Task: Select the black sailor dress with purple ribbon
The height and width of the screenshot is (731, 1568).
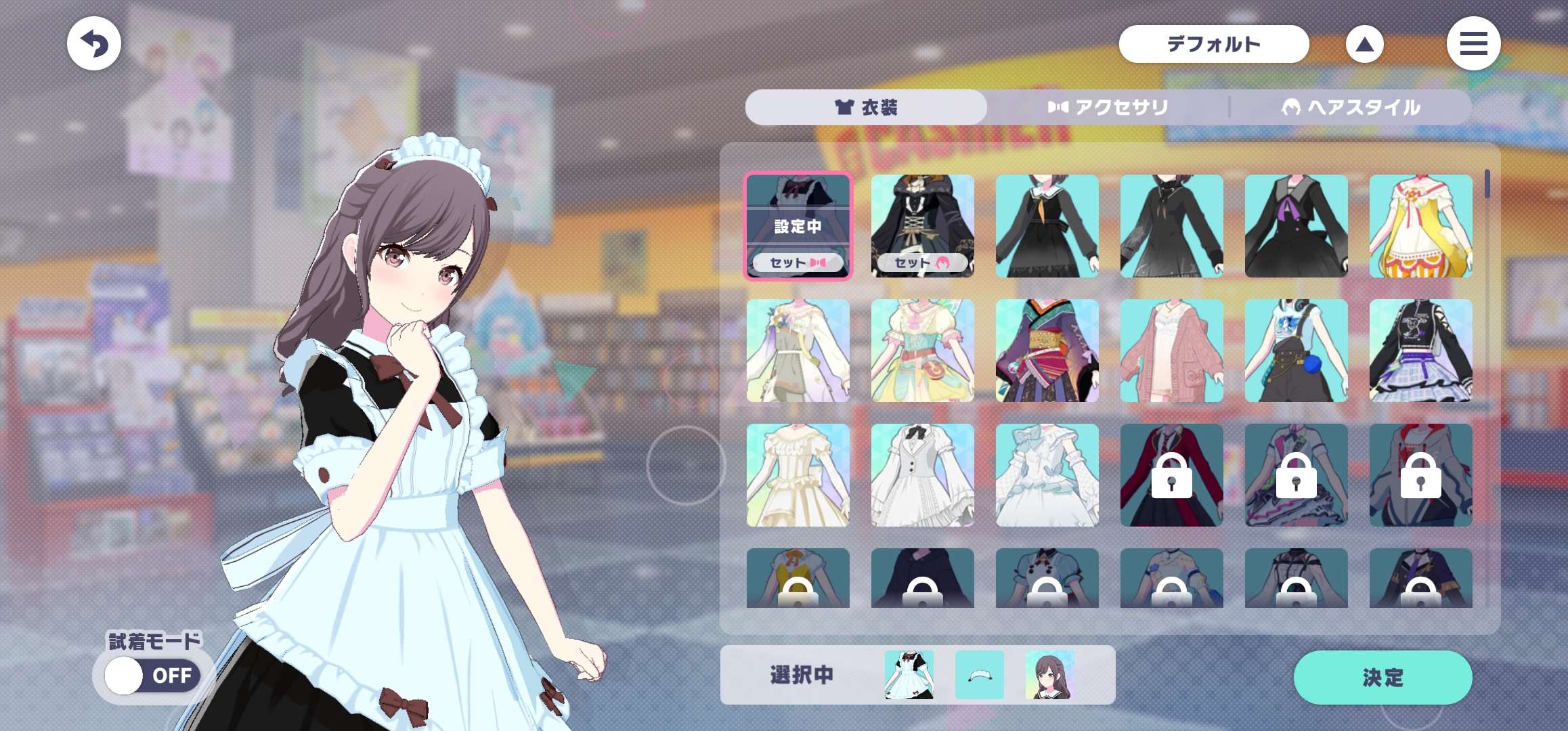Action: [x=1297, y=226]
